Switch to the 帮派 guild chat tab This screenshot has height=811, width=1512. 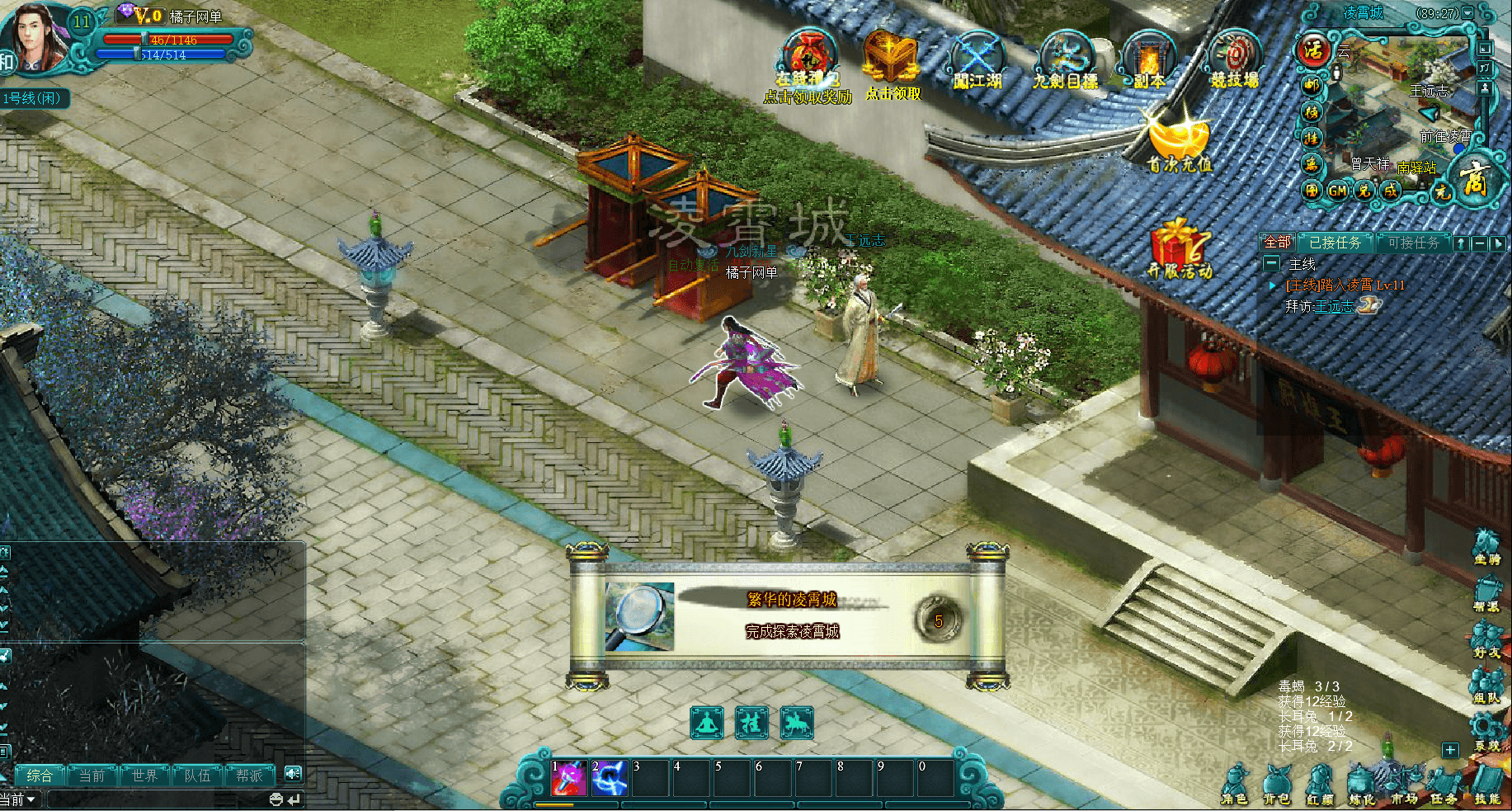249,776
